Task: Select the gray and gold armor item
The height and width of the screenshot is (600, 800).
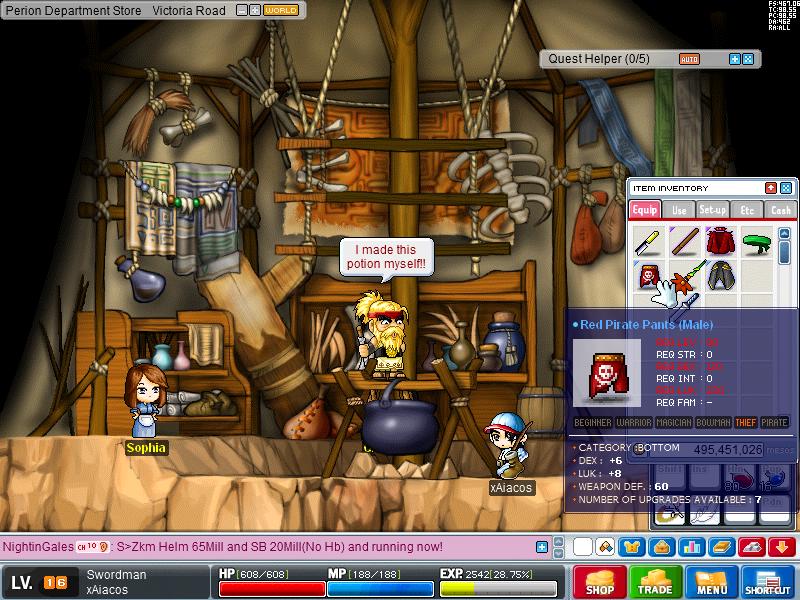Action: coord(720,276)
